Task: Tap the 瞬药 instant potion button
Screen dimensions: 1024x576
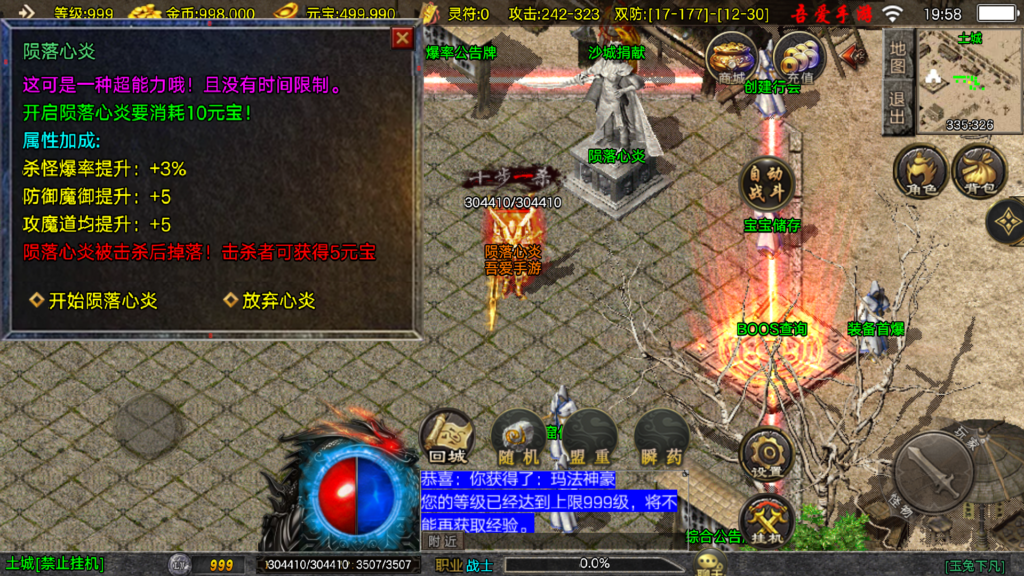Action: click(x=661, y=437)
